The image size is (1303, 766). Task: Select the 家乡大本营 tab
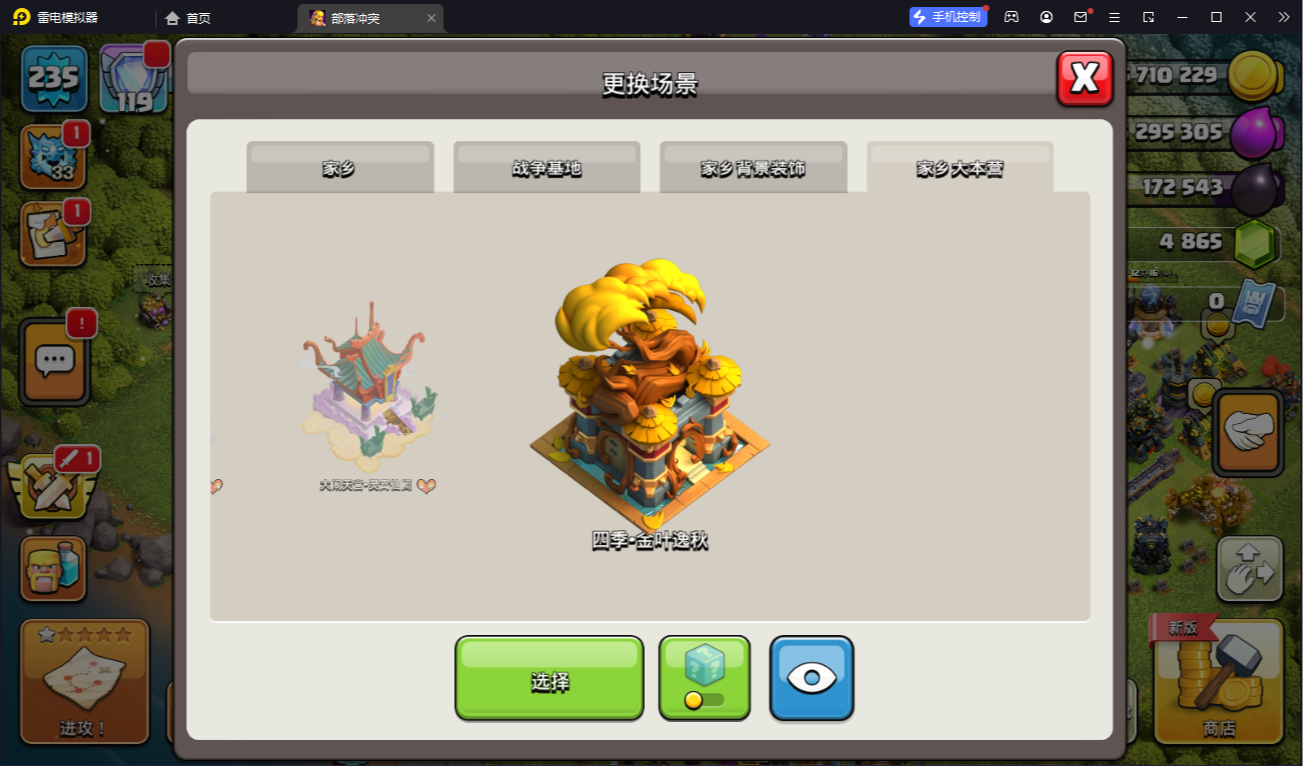(x=960, y=168)
